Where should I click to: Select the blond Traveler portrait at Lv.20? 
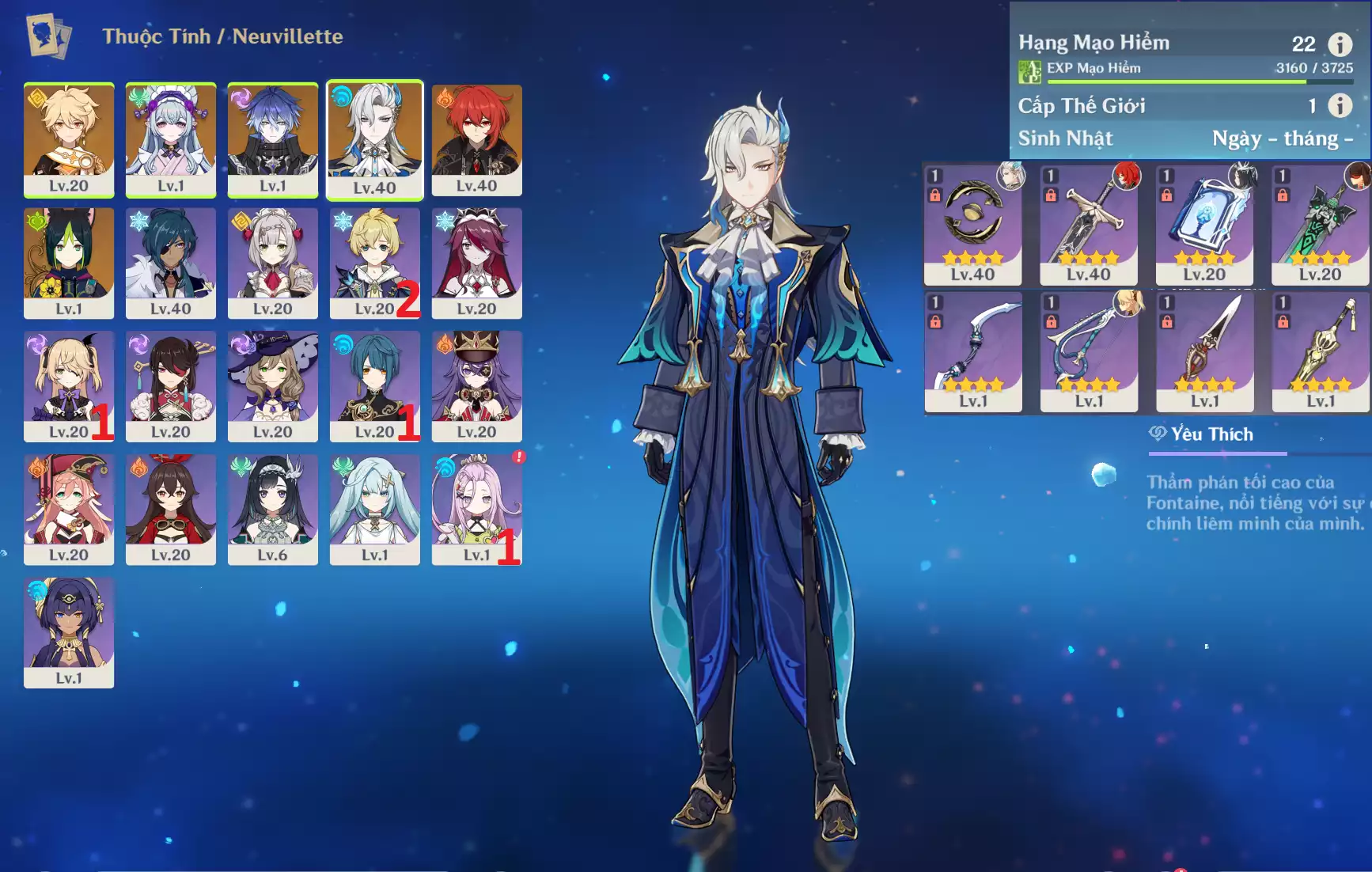(69, 139)
